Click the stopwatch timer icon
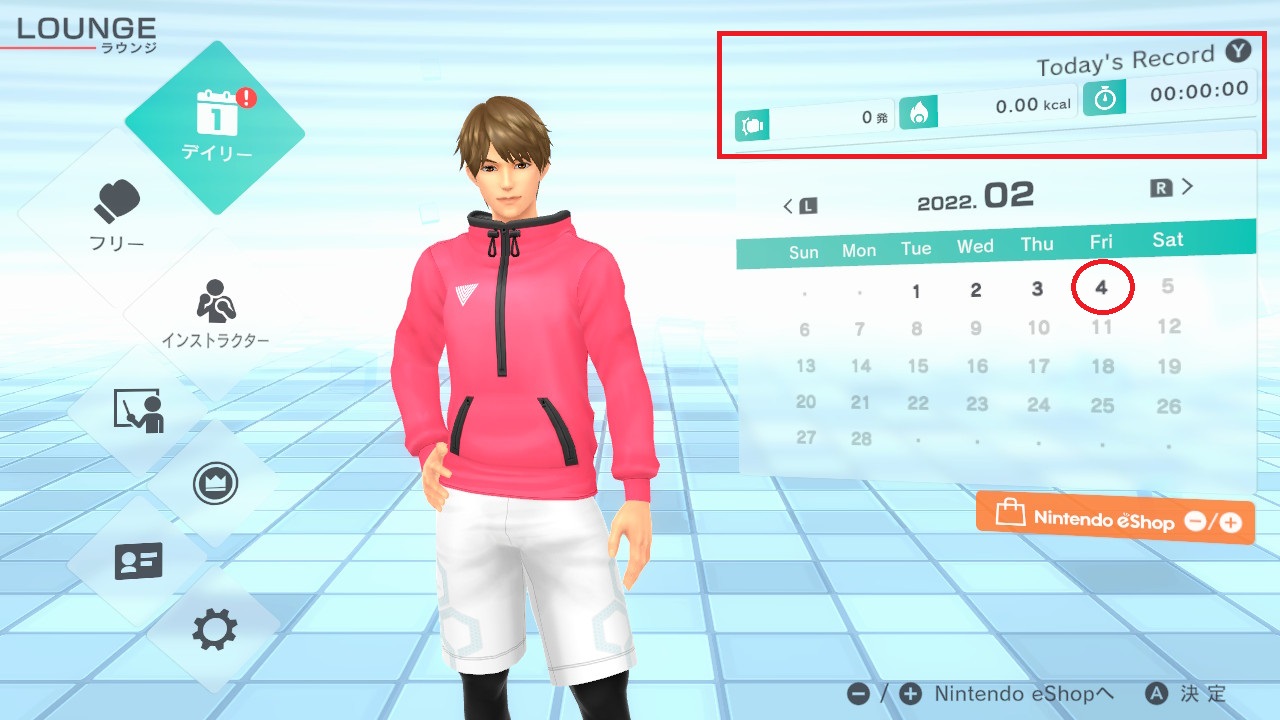Viewport: 1280px width, 720px height. tap(1104, 98)
